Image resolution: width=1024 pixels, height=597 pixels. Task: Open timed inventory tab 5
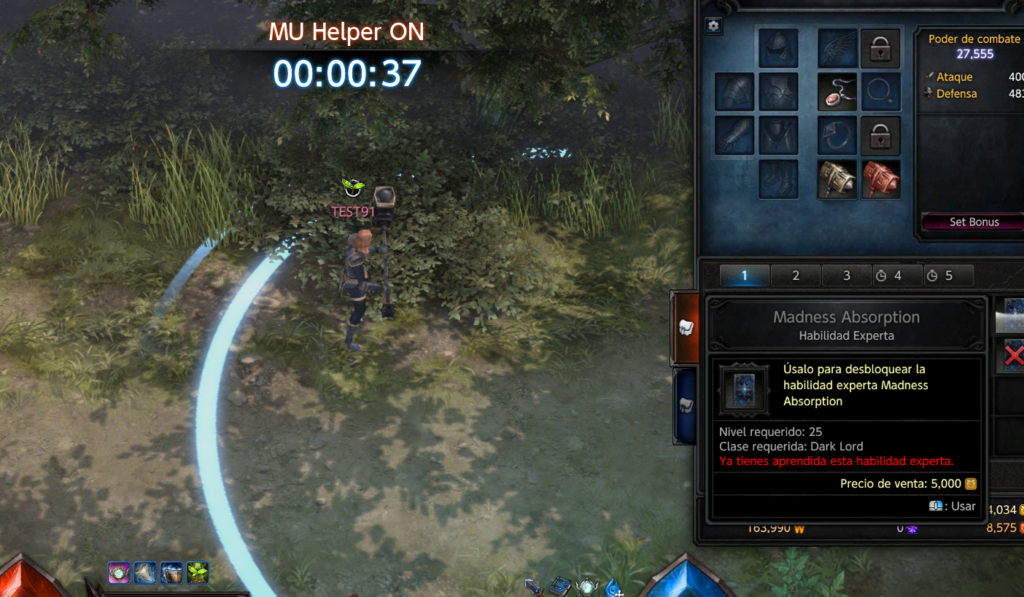coord(940,276)
